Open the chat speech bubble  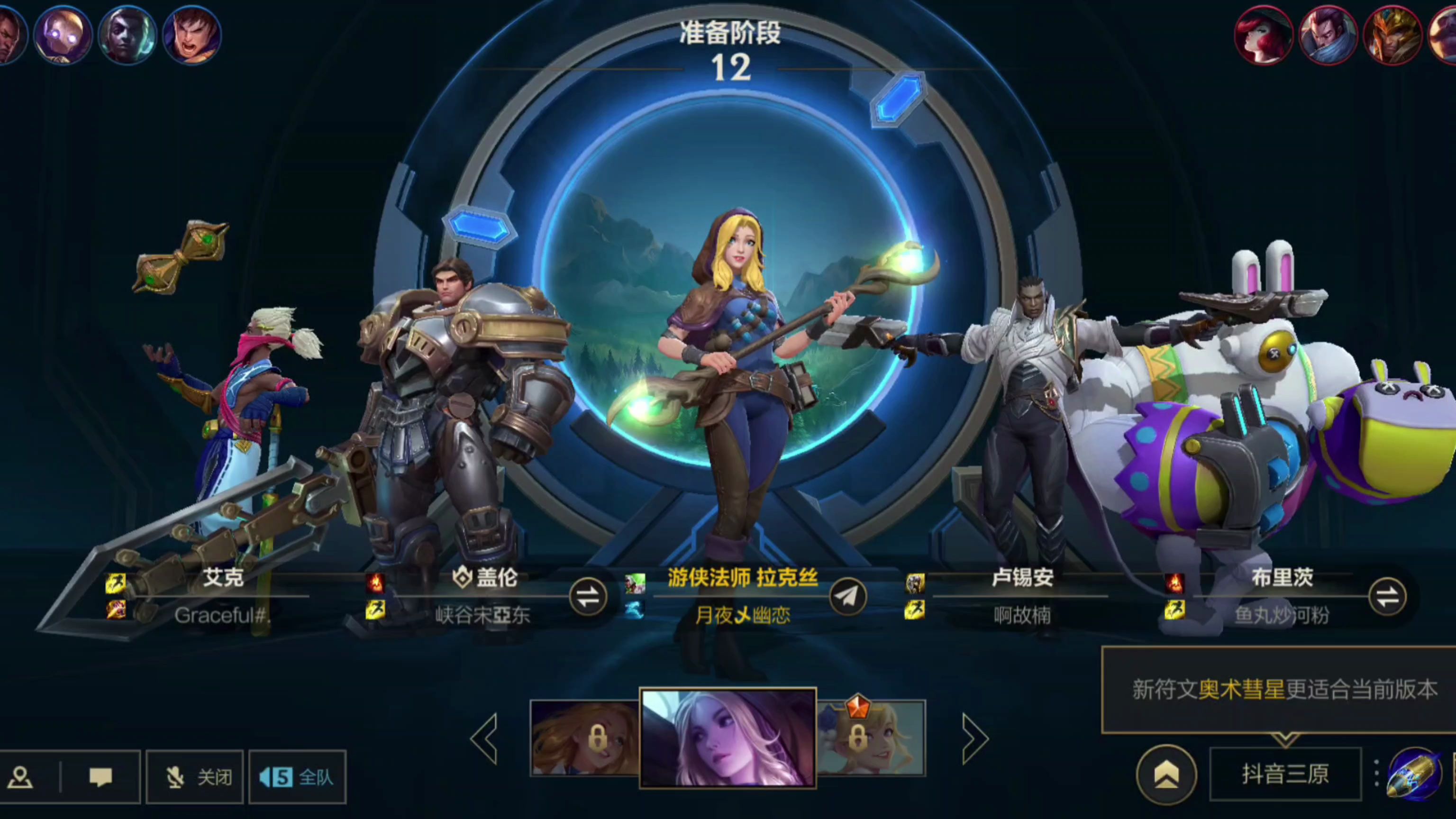[x=100, y=777]
